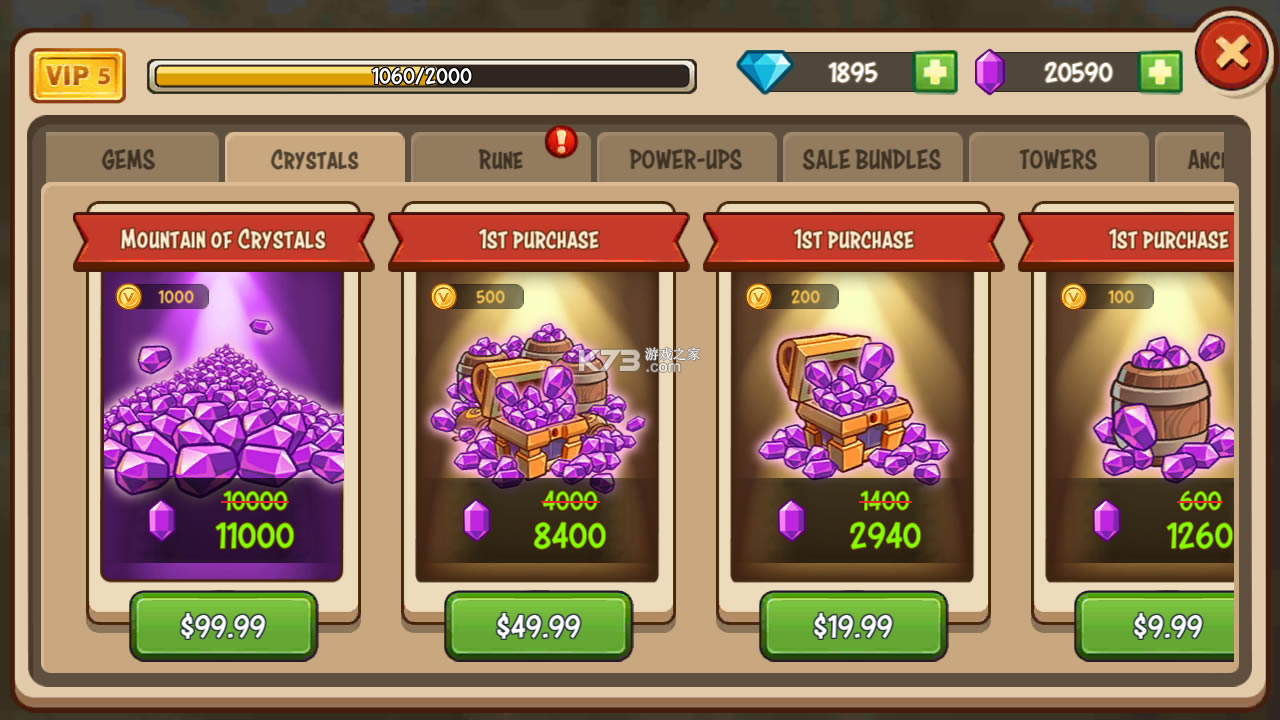The width and height of the screenshot is (1280, 720).
Task: Switch to the Gems tab
Action: pos(129,160)
